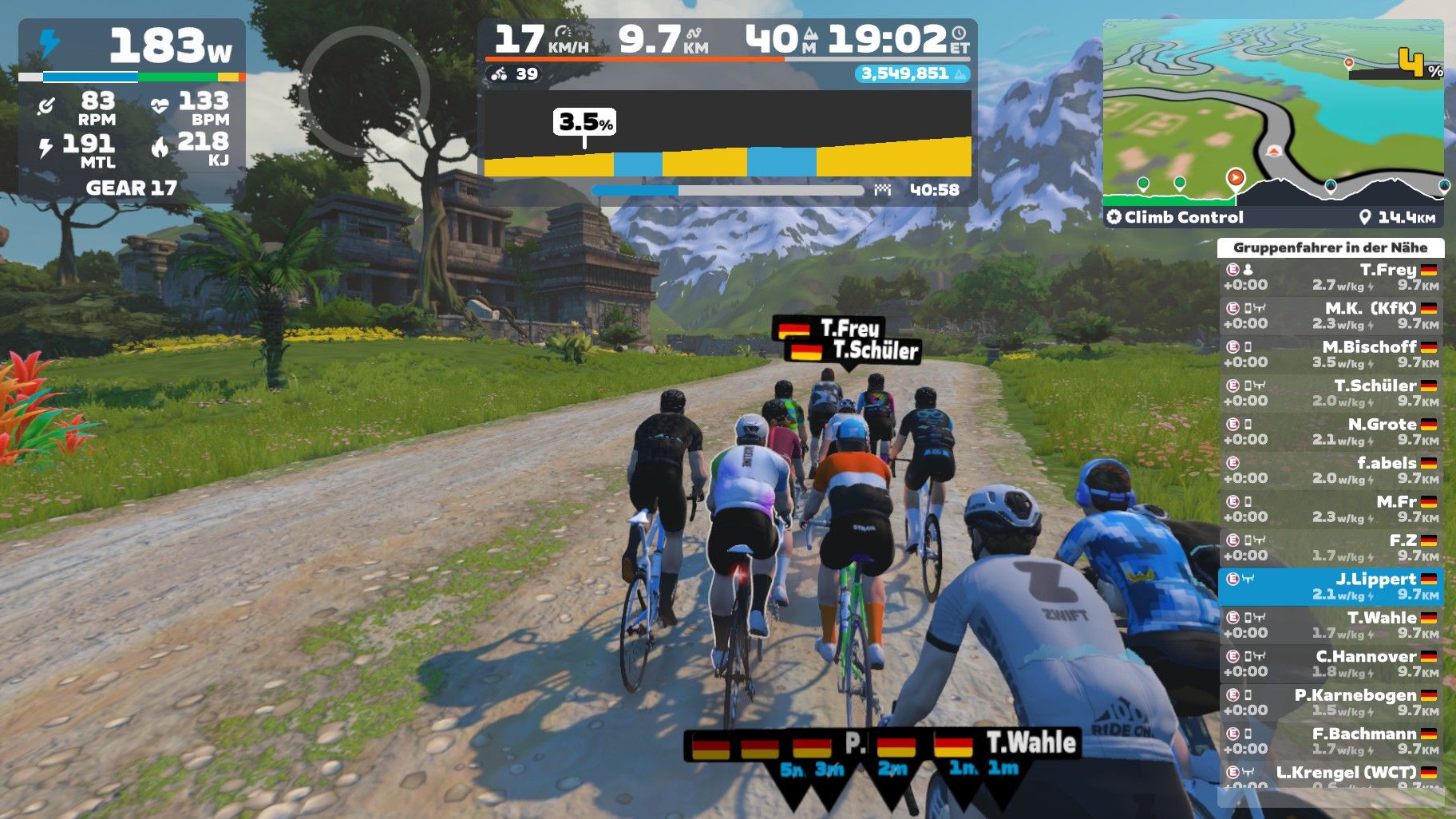Select the 3,549,851 XP counter badge

pos(912,73)
